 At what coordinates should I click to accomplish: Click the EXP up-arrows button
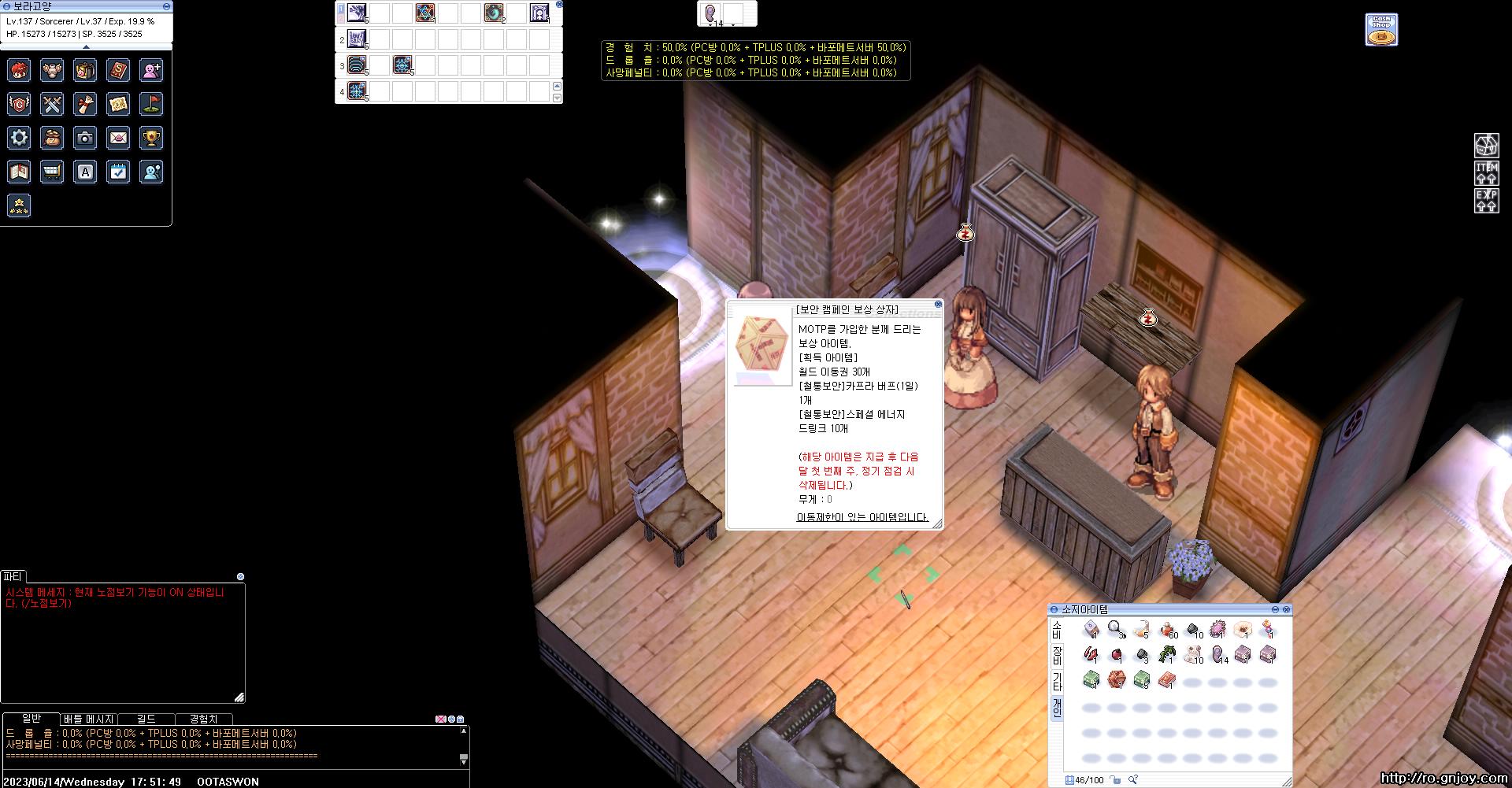click(1486, 201)
